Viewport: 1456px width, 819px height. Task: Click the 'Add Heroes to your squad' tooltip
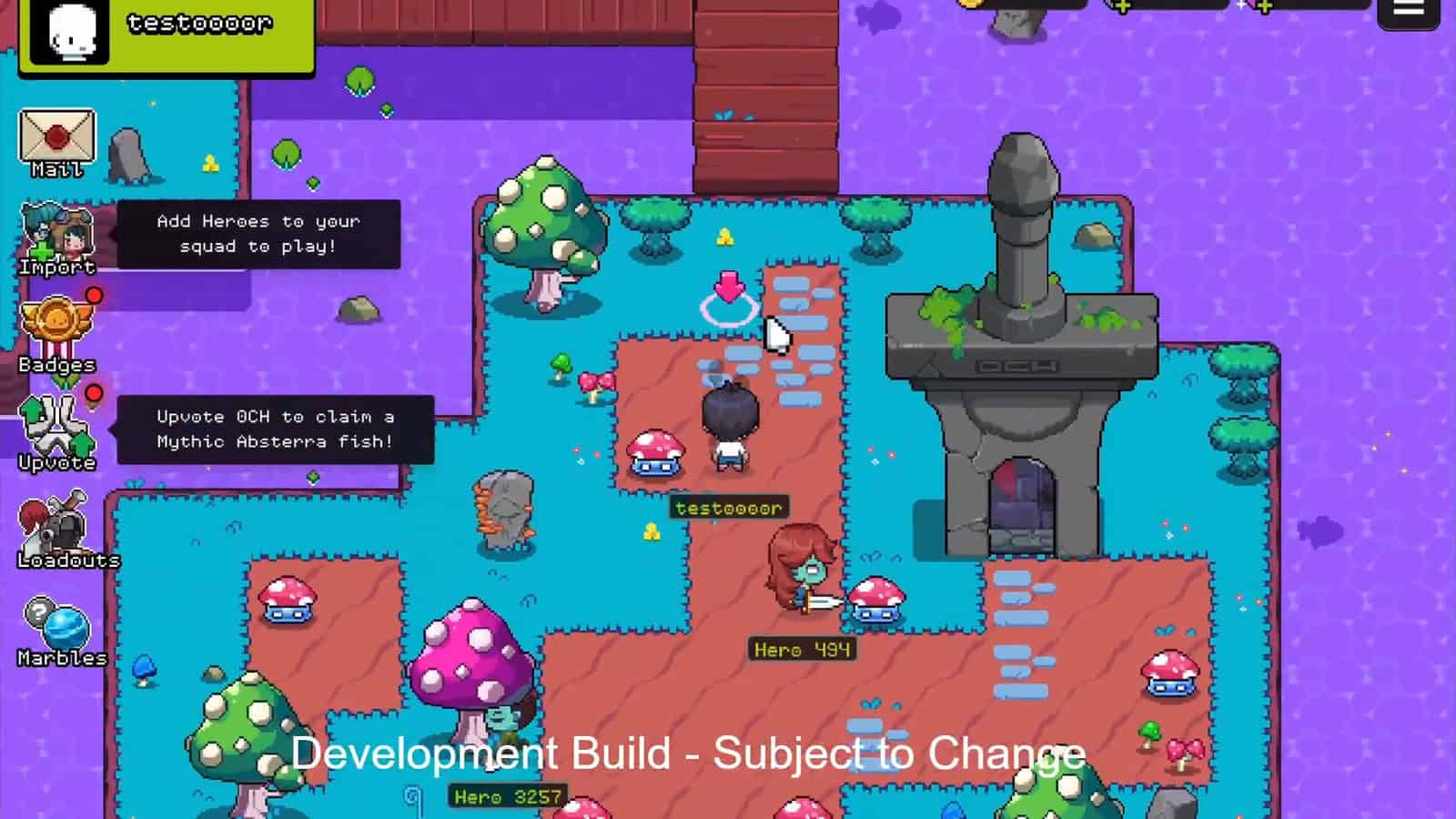258,234
